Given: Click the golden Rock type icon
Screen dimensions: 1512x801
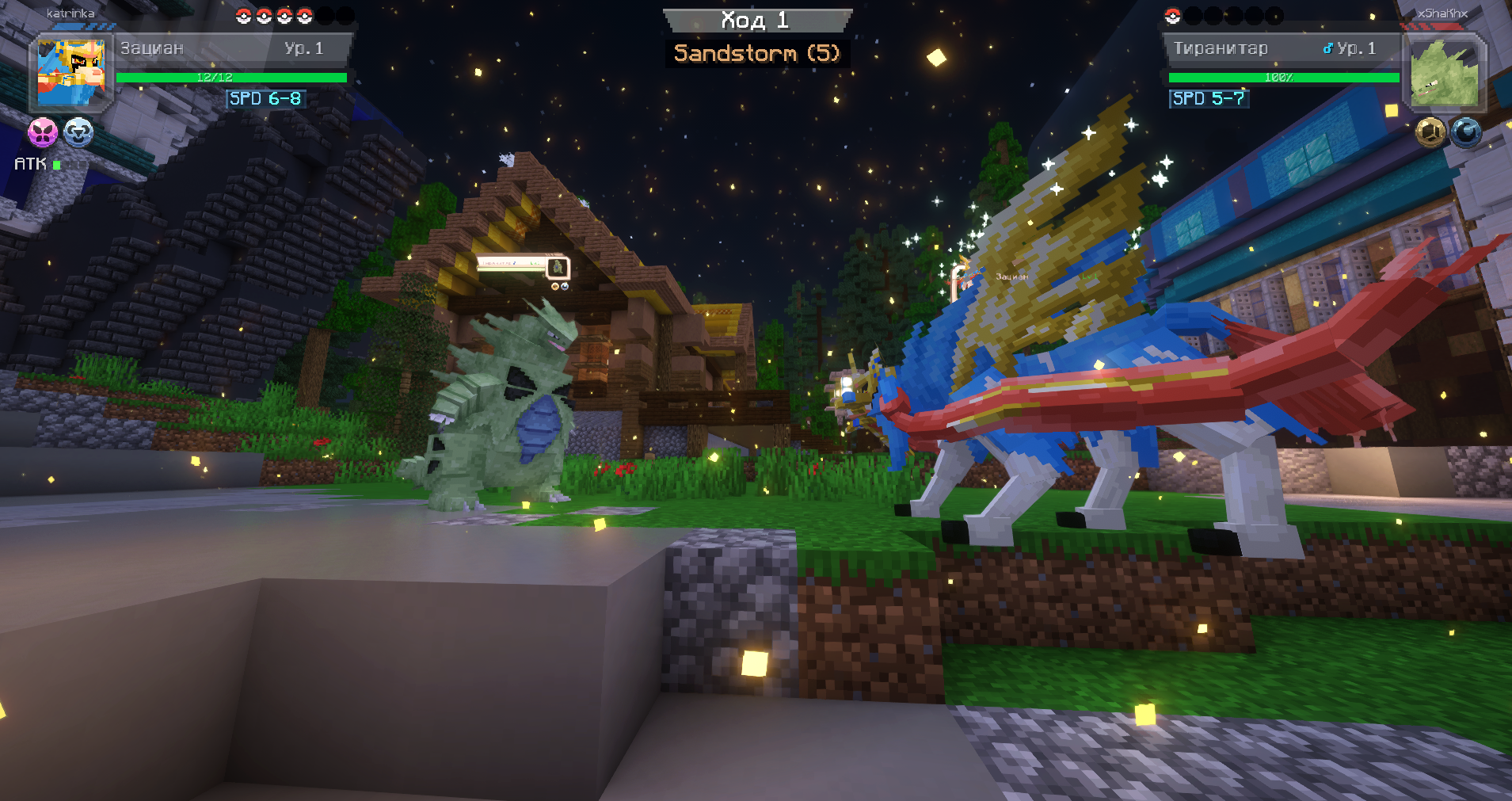Looking at the screenshot, I should pyautogui.click(x=1430, y=132).
